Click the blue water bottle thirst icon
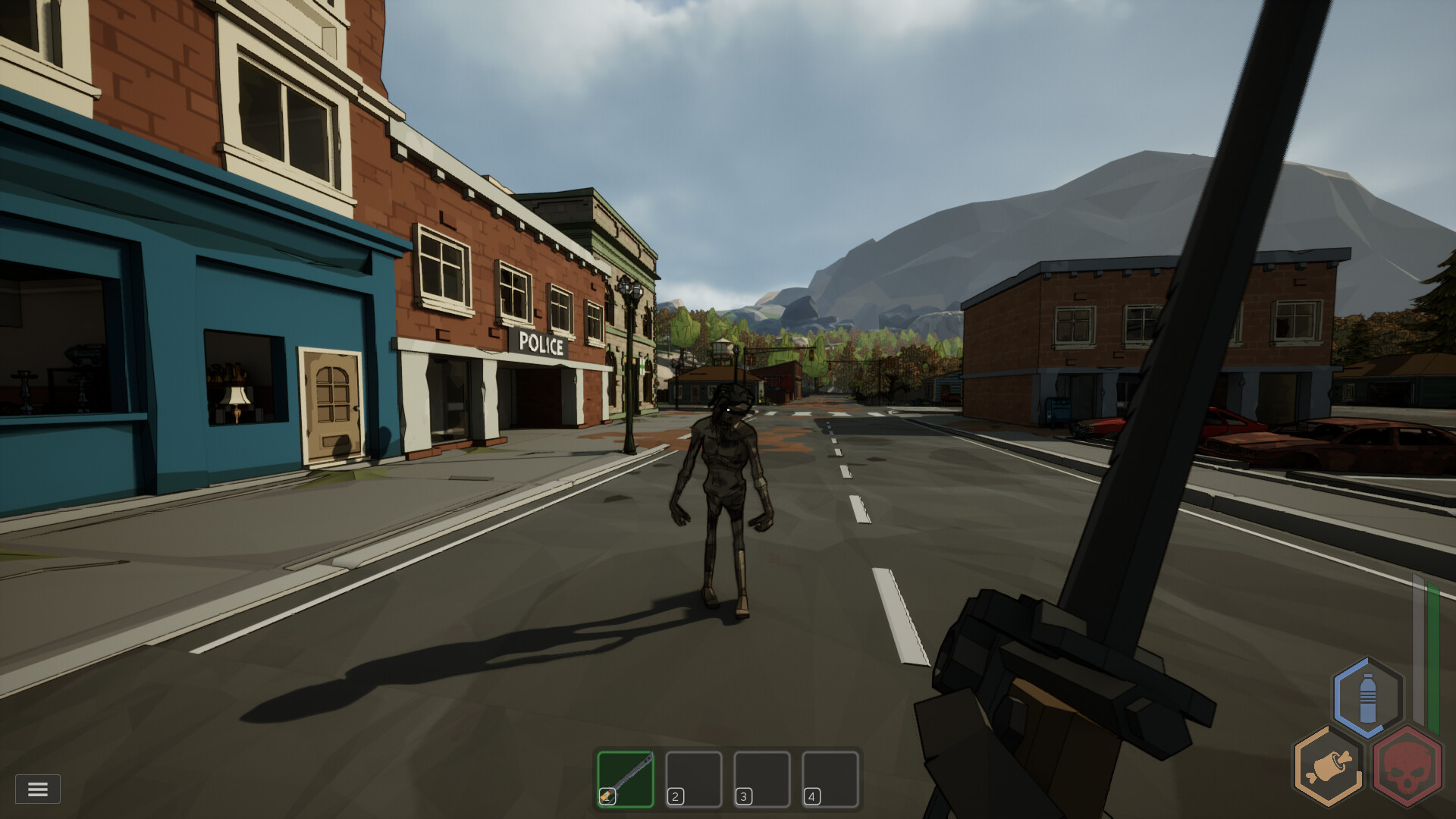This screenshot has height=819, width=1456. click(x=1370, y=698)
